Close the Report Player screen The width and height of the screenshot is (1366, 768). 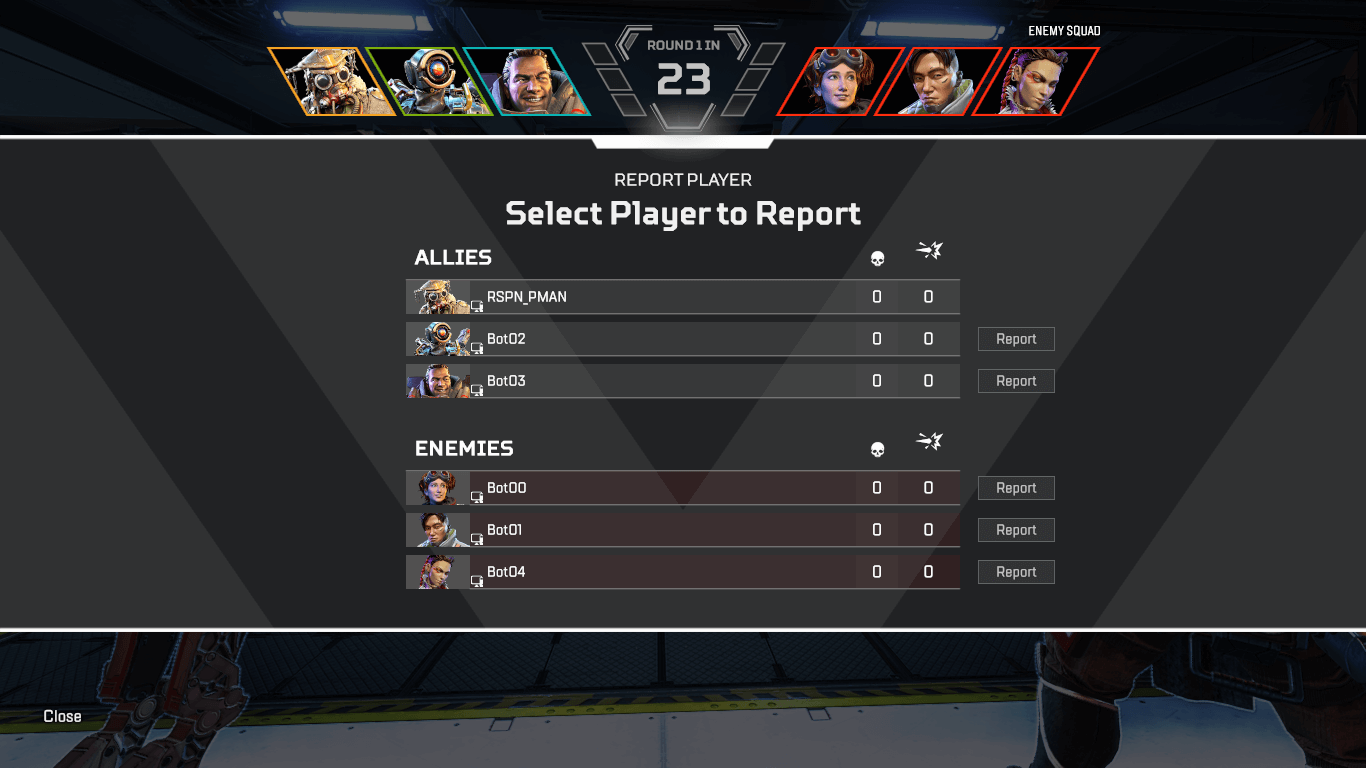62,716
